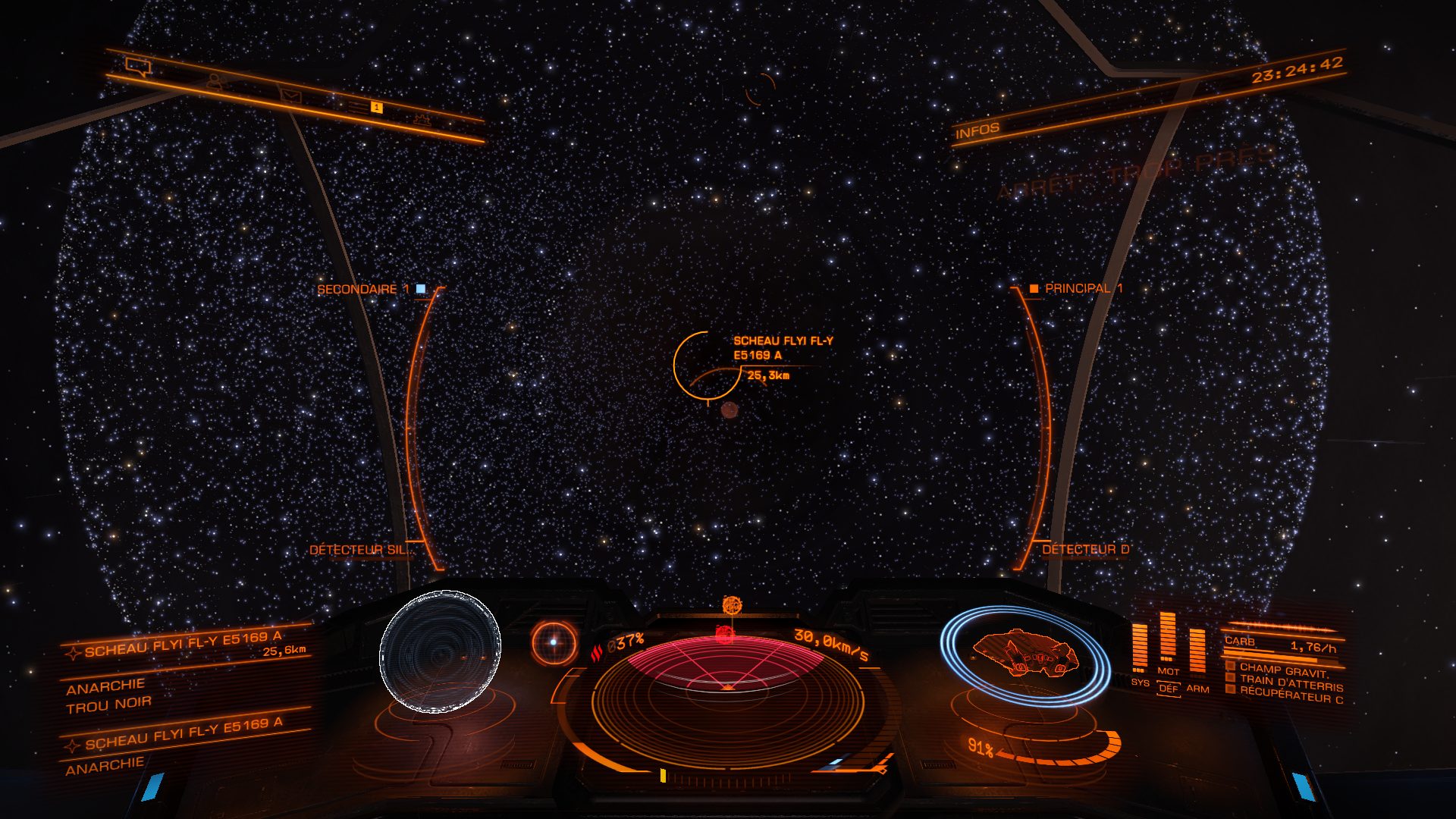Boost power to SYS
The height and width of the screenshot is (819, 1456).
1139,682
